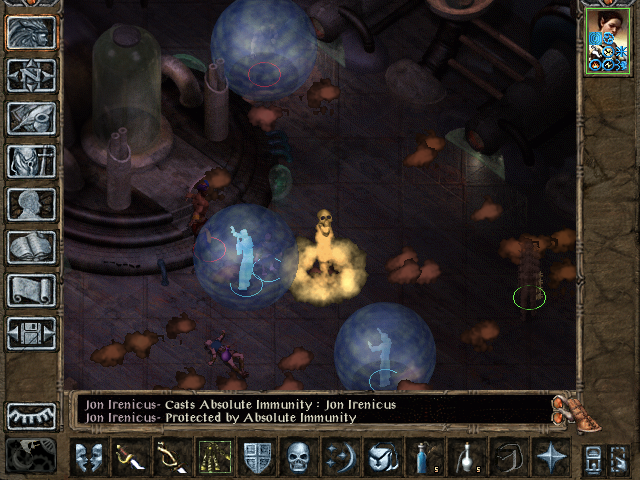Open options via the floppy disk icon
The height and width of the screenshot is (480, 640).
click(31, 333)
